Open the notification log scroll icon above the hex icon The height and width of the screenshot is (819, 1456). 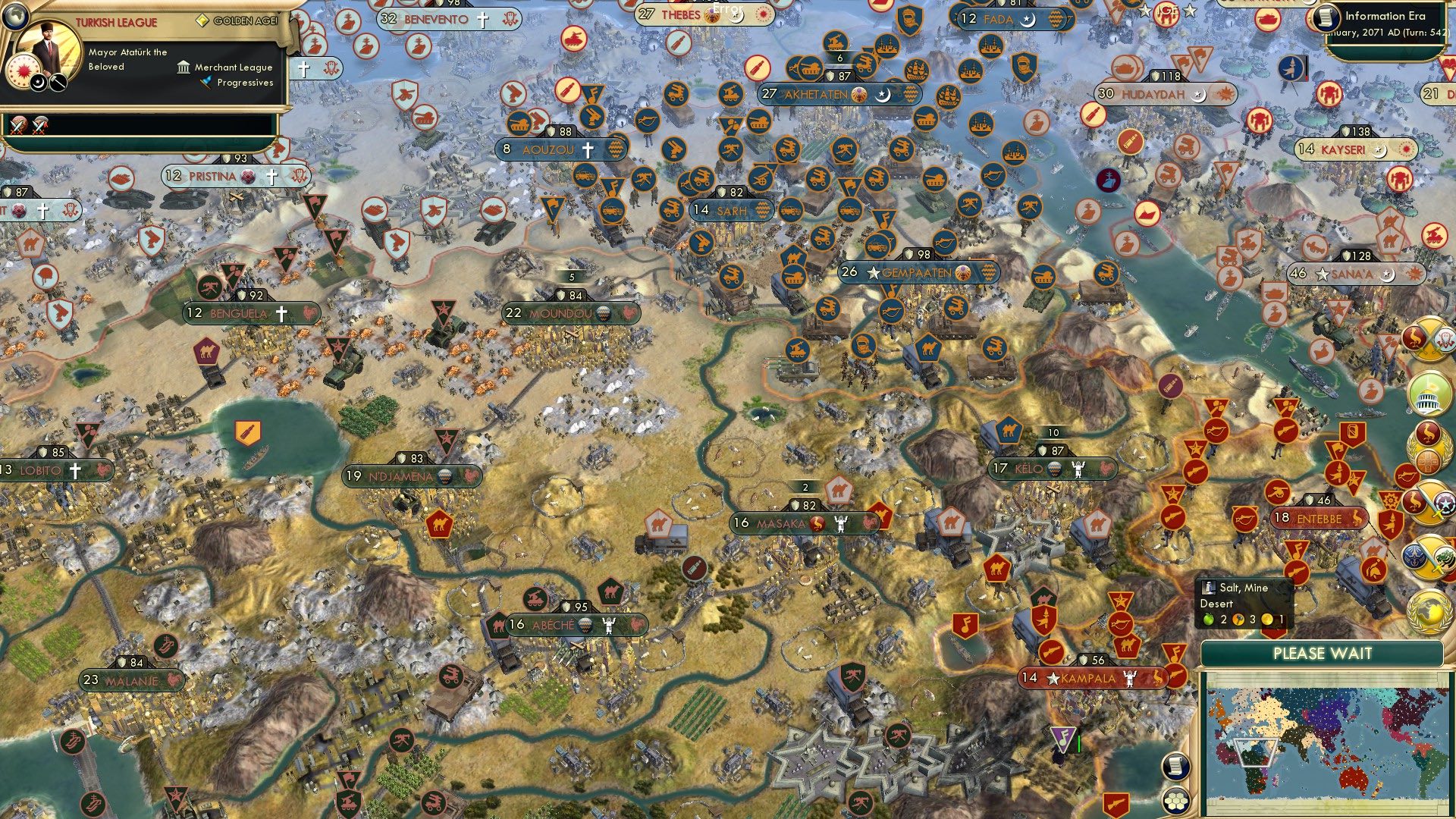pos(1175,766)
